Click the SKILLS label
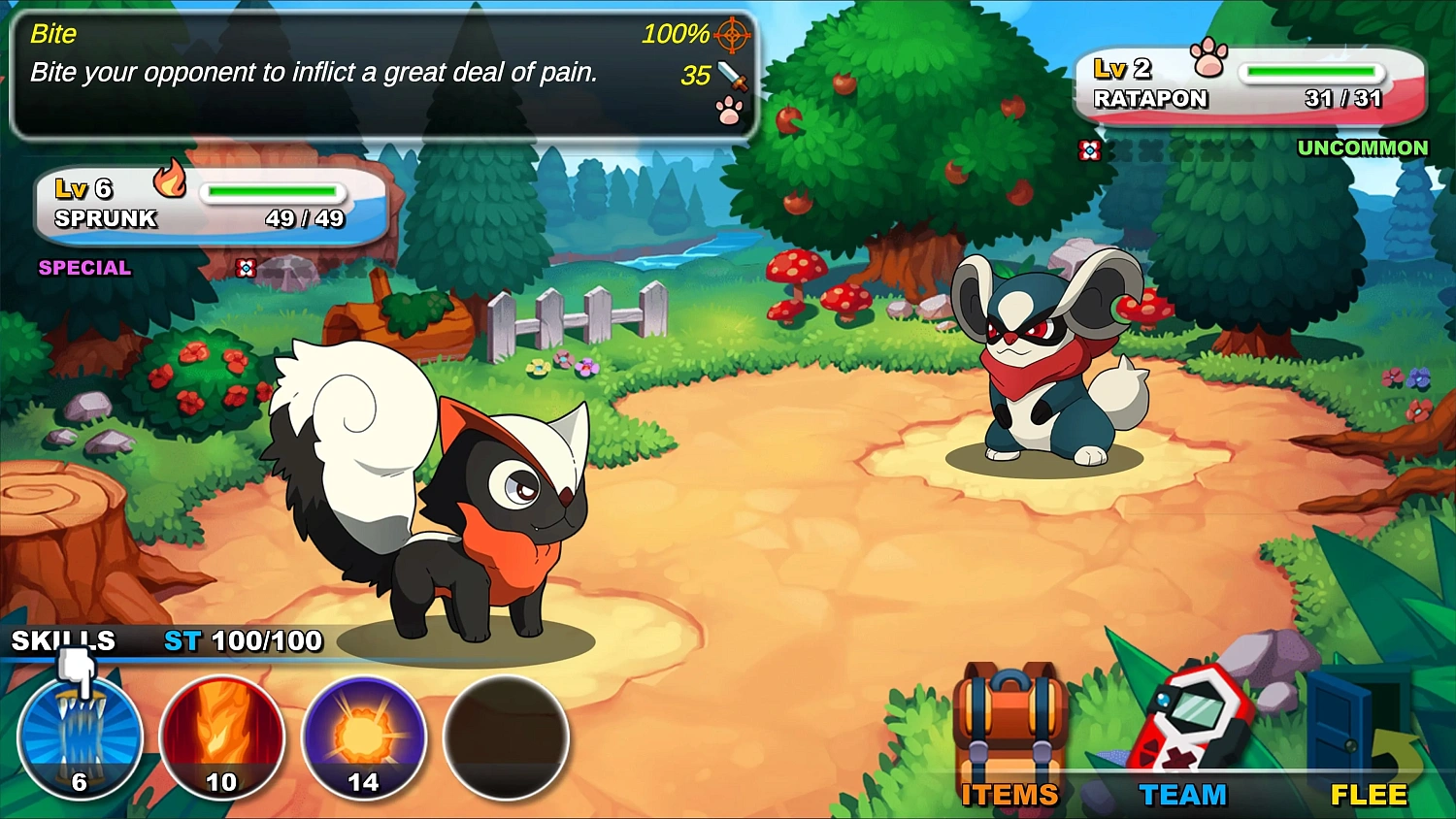Image resolution: width=1456 pixels, height=819 pixels. coord(60,640)
